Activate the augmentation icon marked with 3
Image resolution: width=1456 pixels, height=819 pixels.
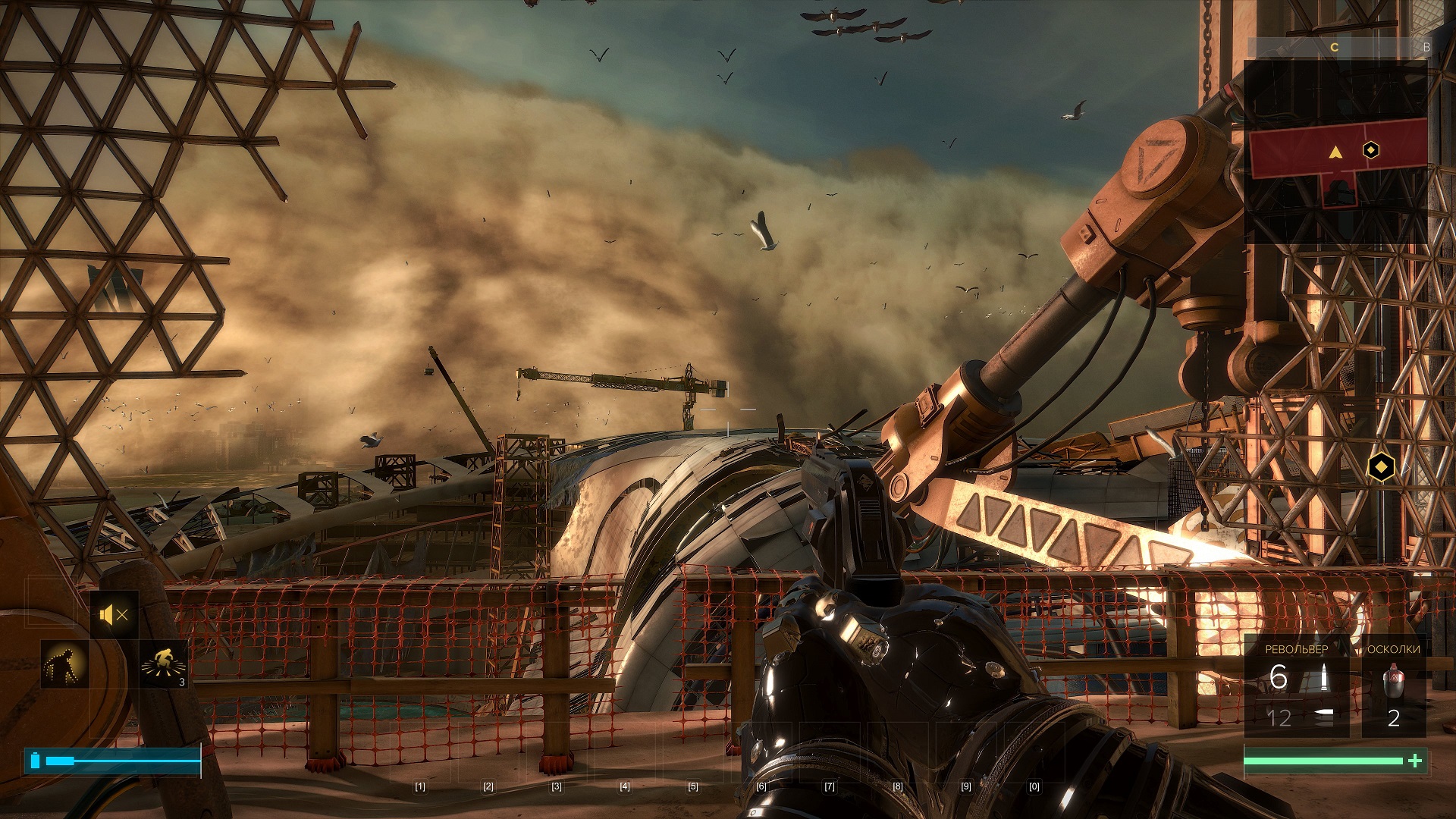[x=164, y=664]
